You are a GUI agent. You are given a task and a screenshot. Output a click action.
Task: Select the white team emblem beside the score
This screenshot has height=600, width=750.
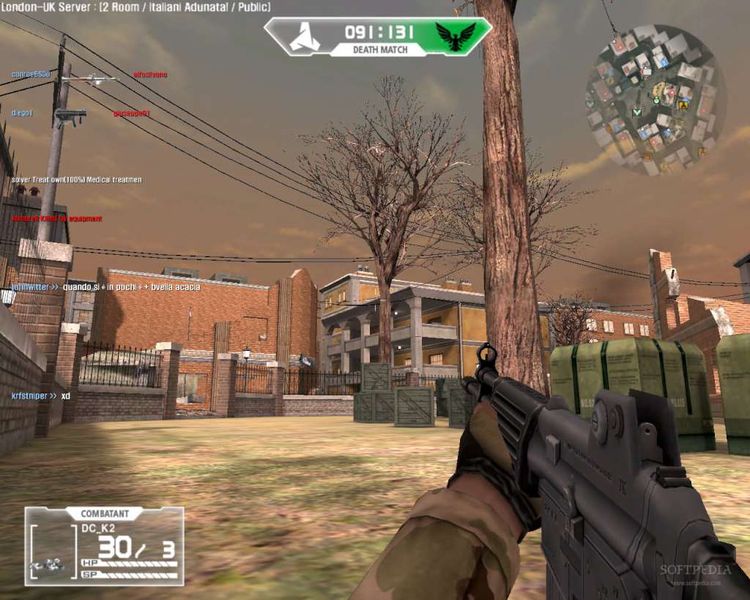pos(304,37)
